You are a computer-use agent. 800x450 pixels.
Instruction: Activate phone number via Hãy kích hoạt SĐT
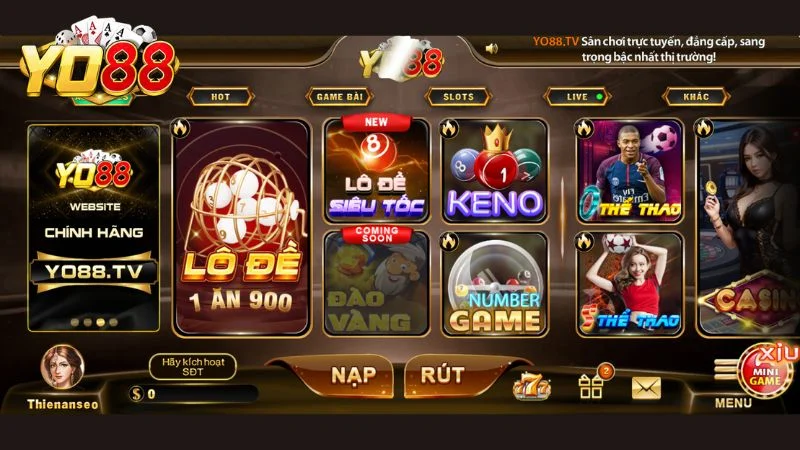(192, 366)
